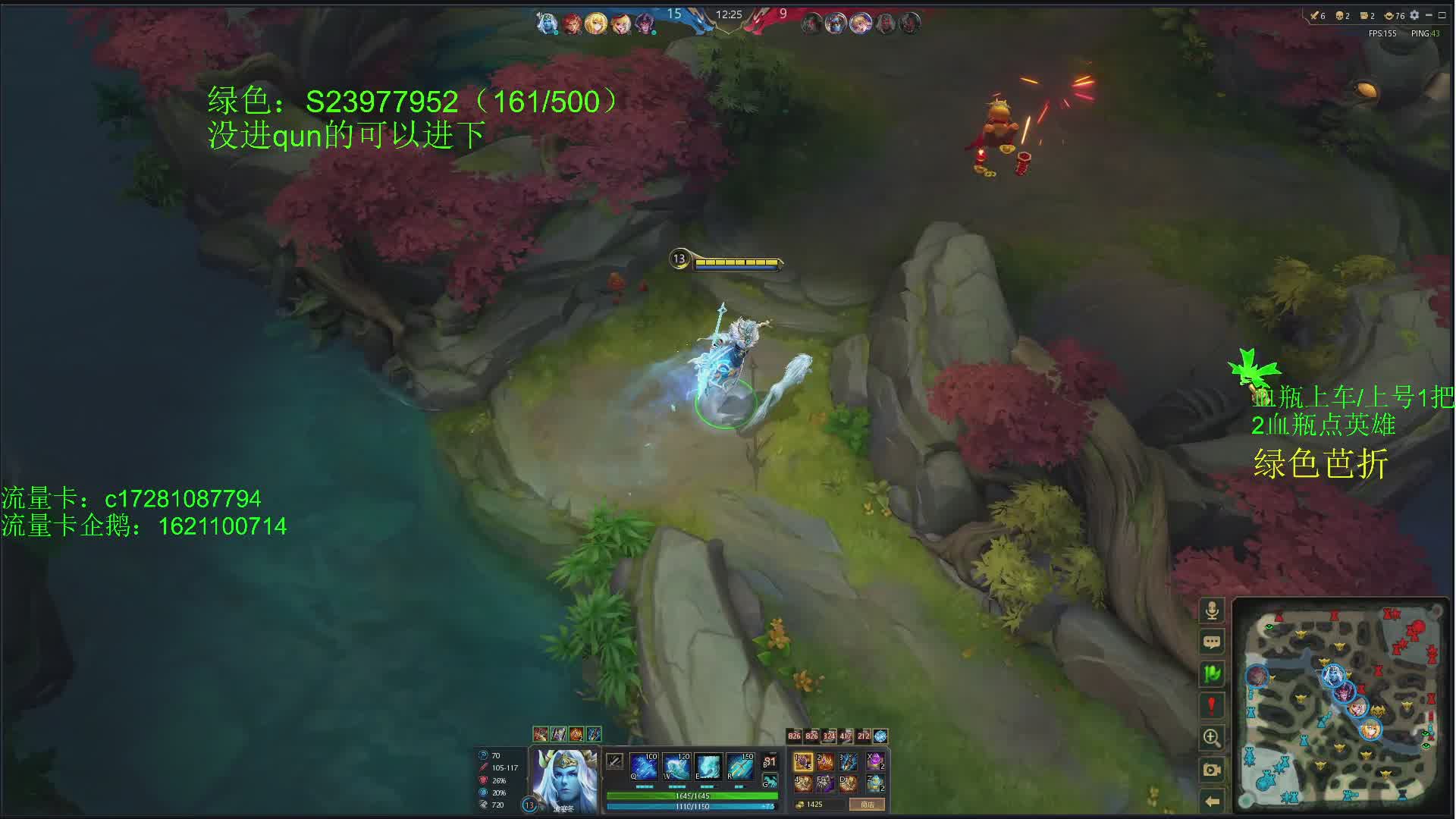Use the item in slot 2
Image resolution: width=1456 pixels, height=819 pixels.
pos(825,761)
